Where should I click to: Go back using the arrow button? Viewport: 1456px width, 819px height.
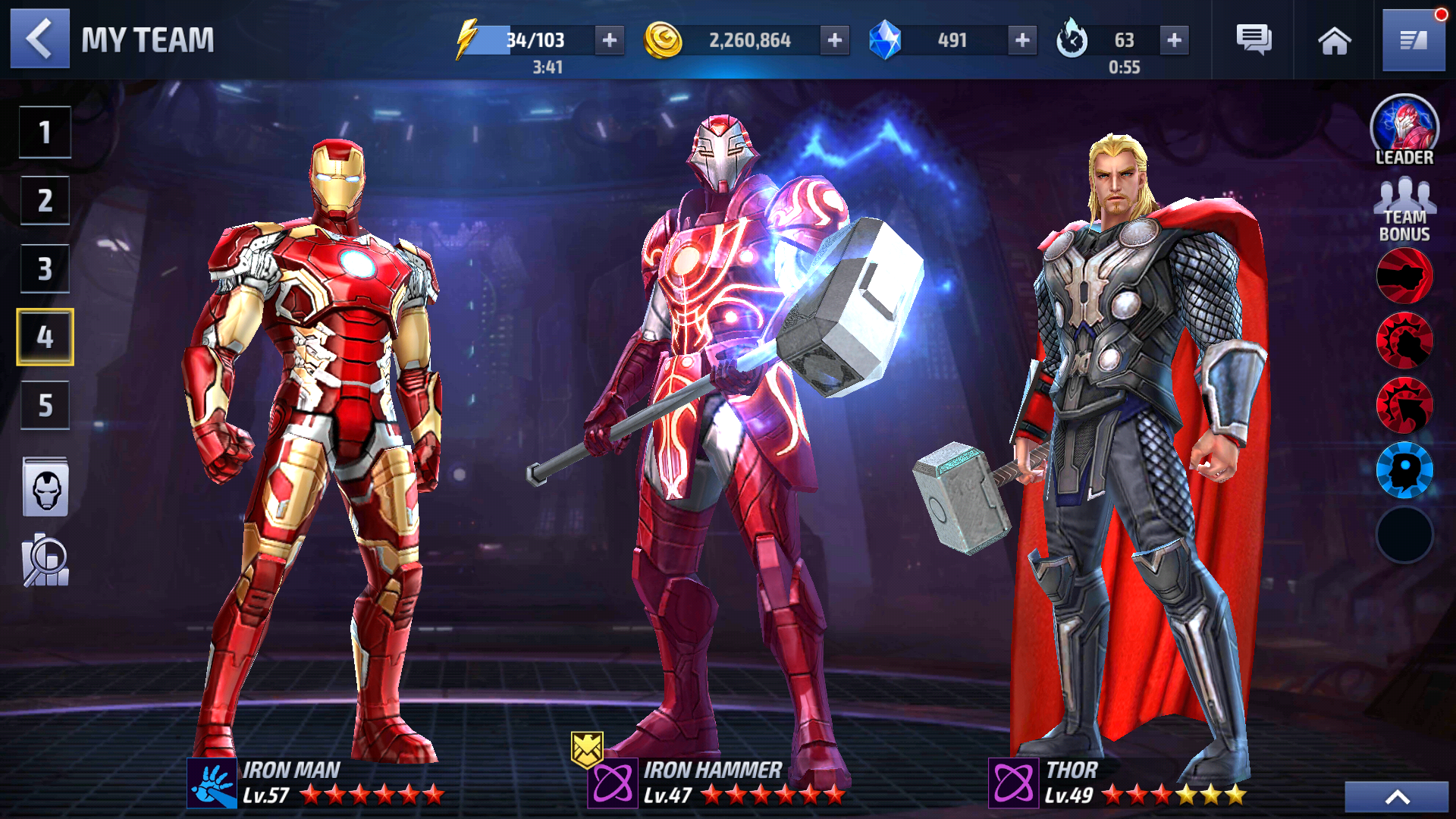pos(39,39)
